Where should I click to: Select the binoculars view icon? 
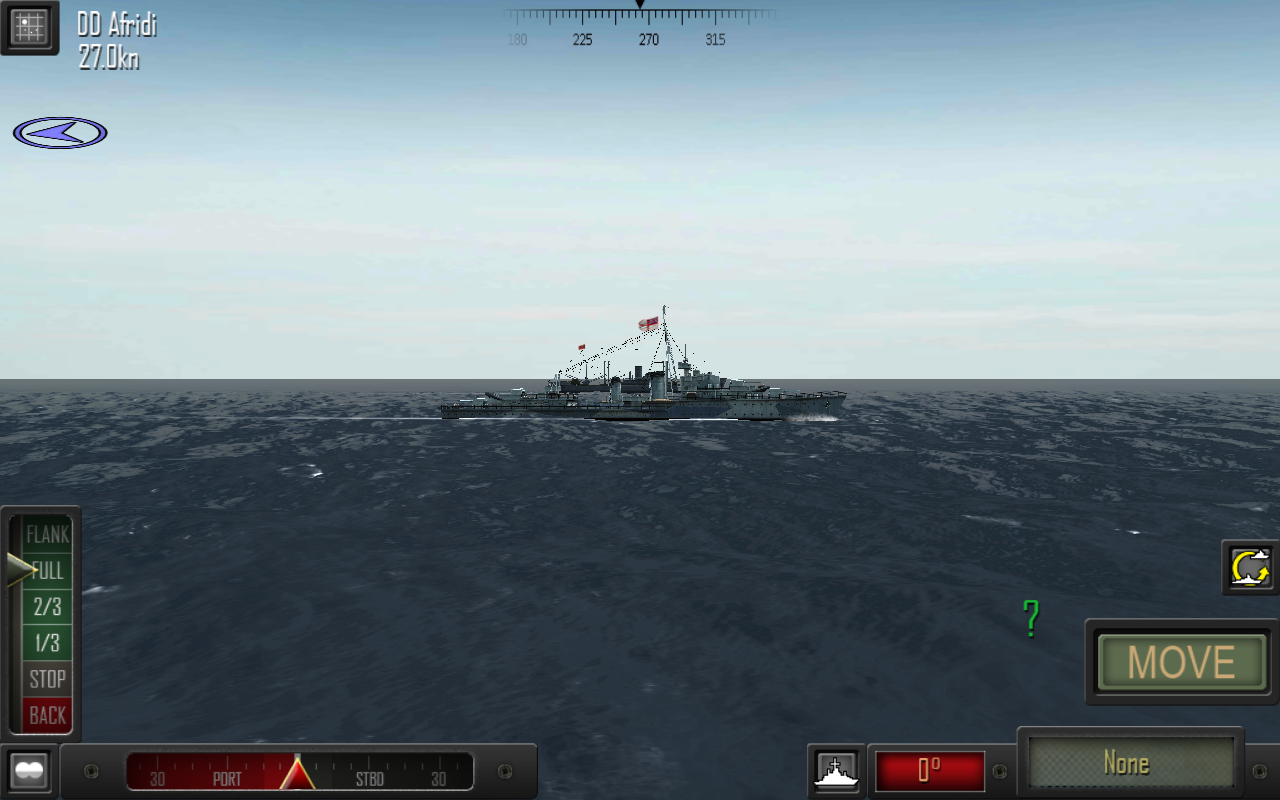[29, 770]
